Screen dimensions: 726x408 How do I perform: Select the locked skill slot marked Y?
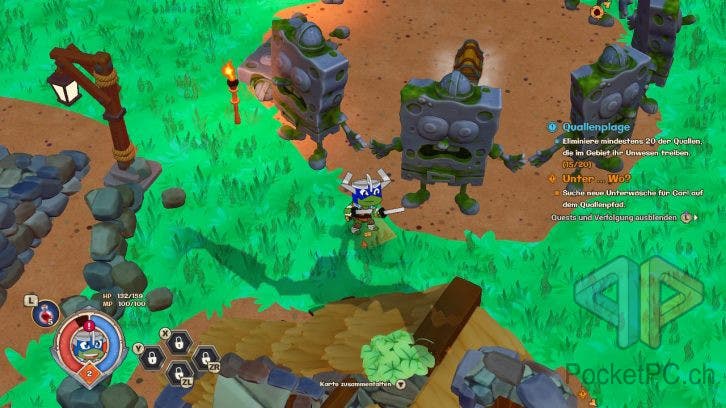click(152, 357)
